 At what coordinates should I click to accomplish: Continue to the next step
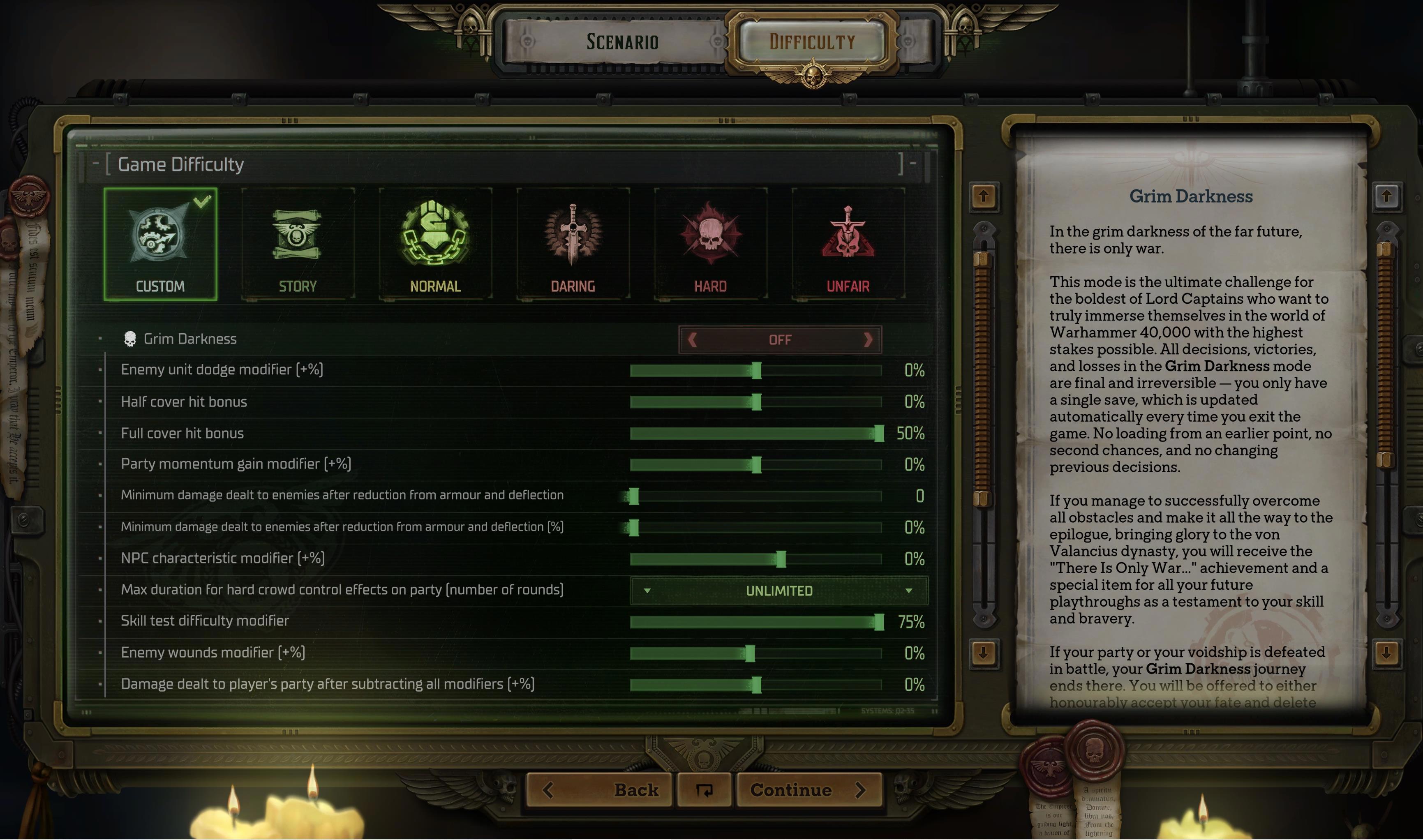(808, 790)
